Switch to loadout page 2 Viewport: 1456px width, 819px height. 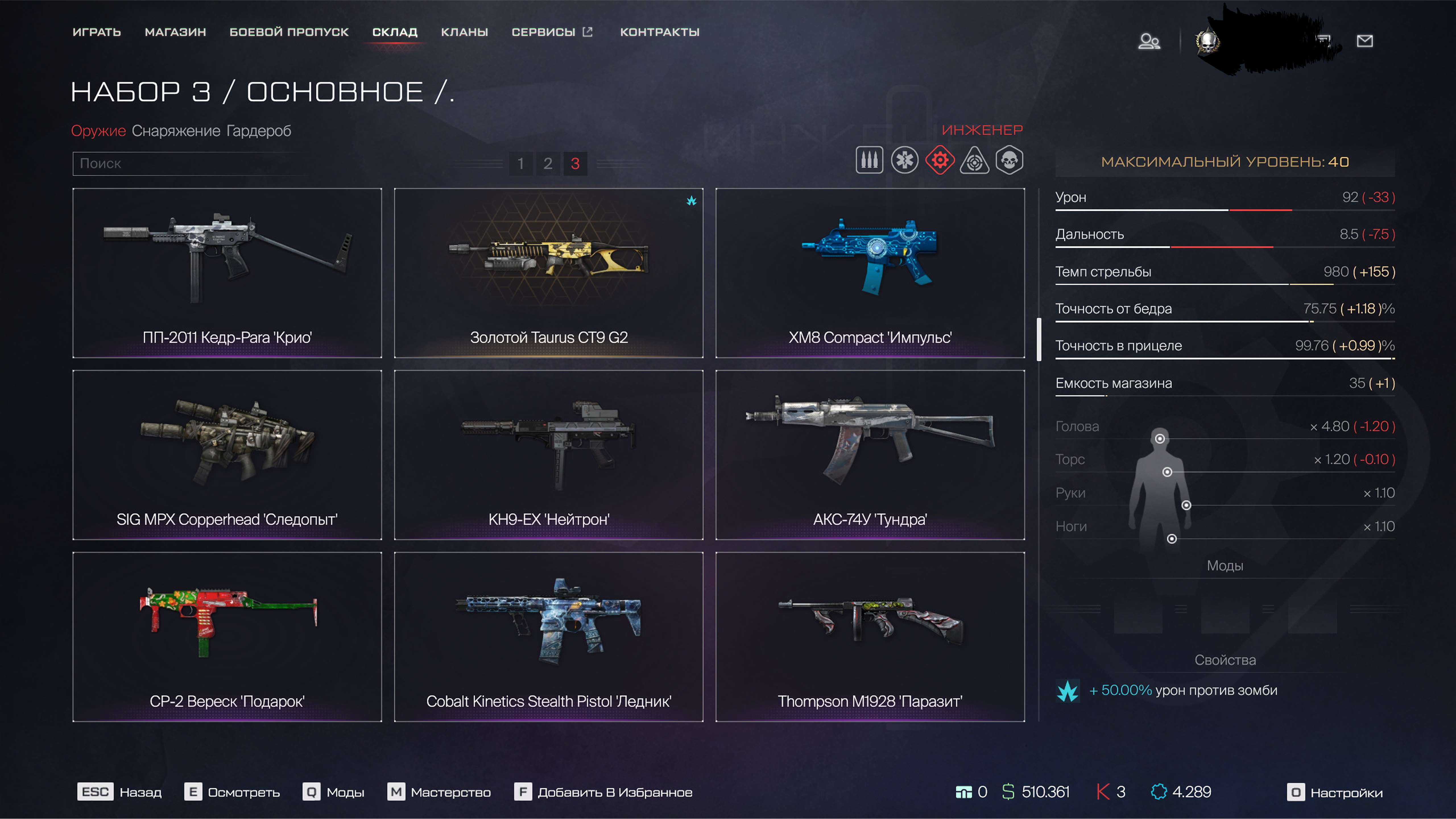click(x=548, y=164)
